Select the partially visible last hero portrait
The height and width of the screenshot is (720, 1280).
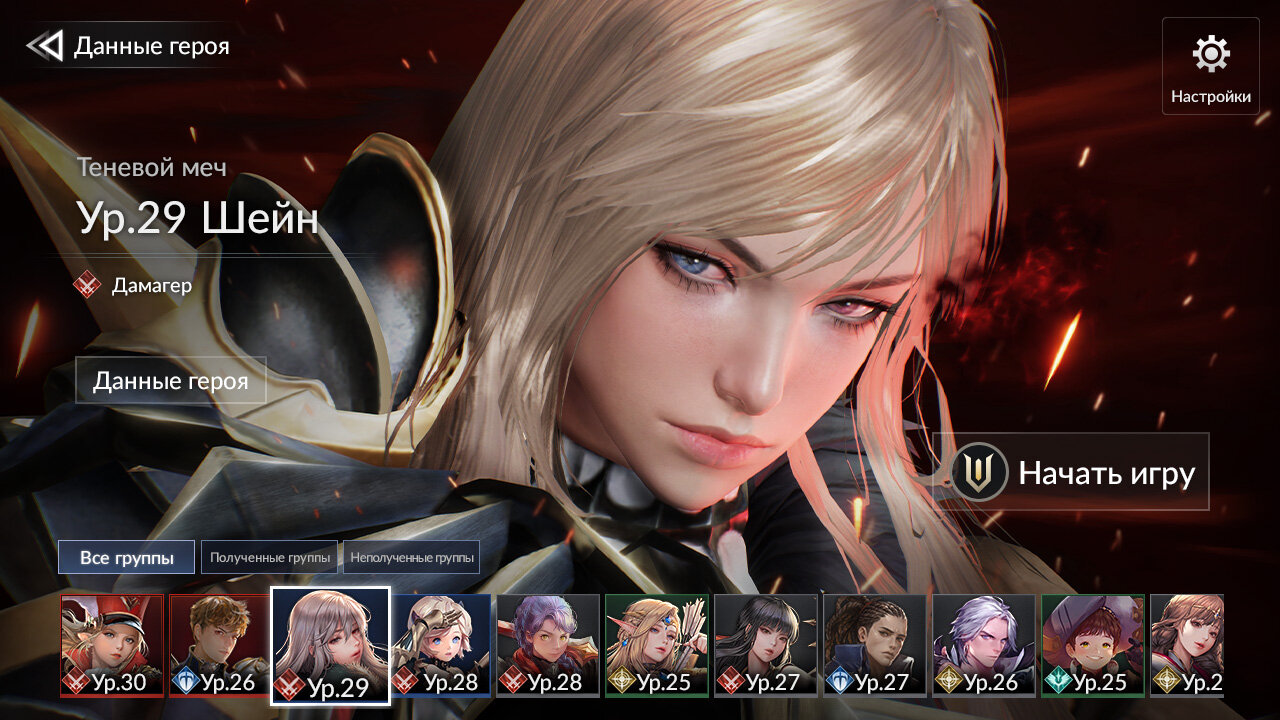point(1187,644)
